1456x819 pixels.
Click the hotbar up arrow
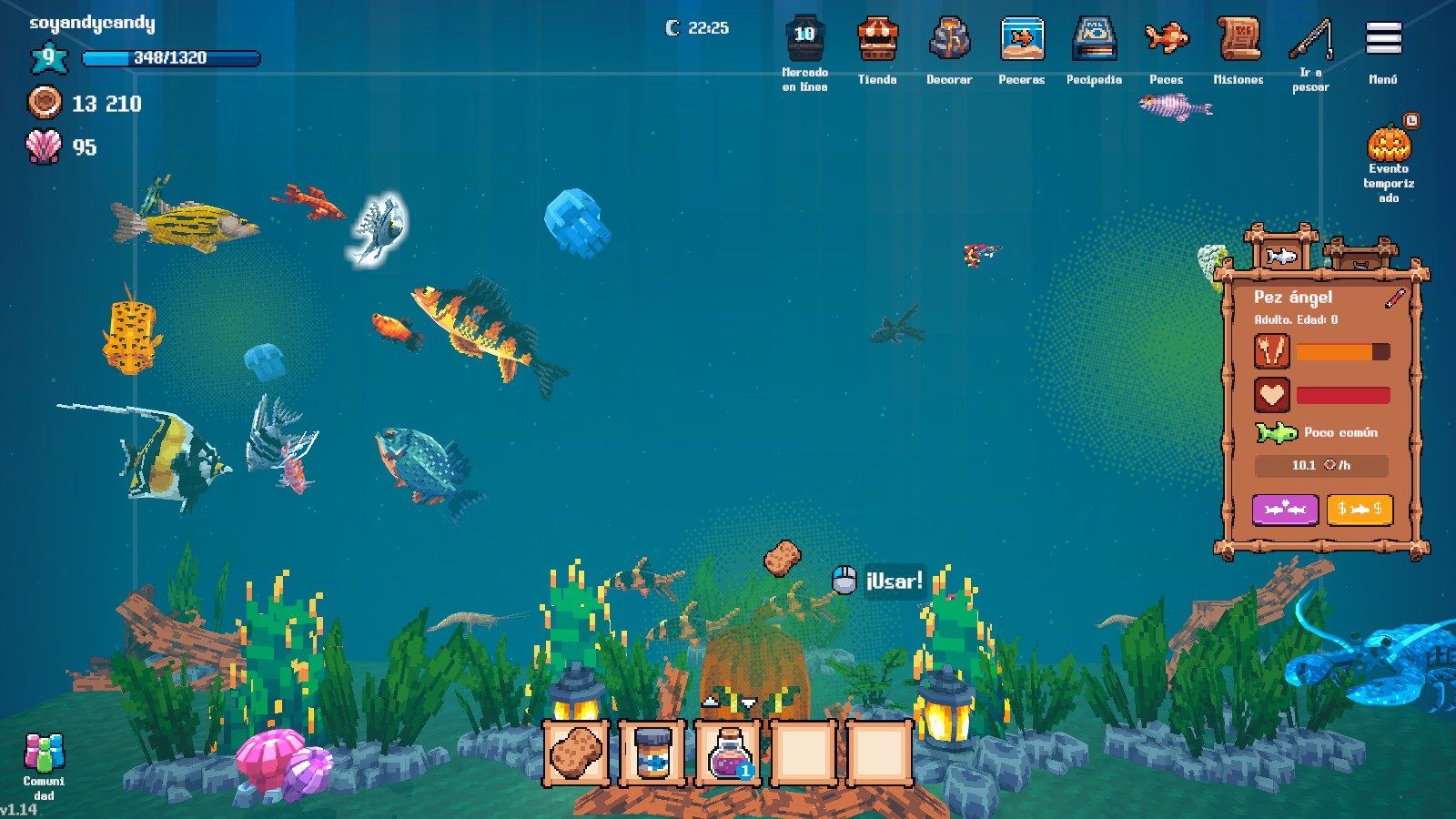pyautogui.click(x=711, y=702)
